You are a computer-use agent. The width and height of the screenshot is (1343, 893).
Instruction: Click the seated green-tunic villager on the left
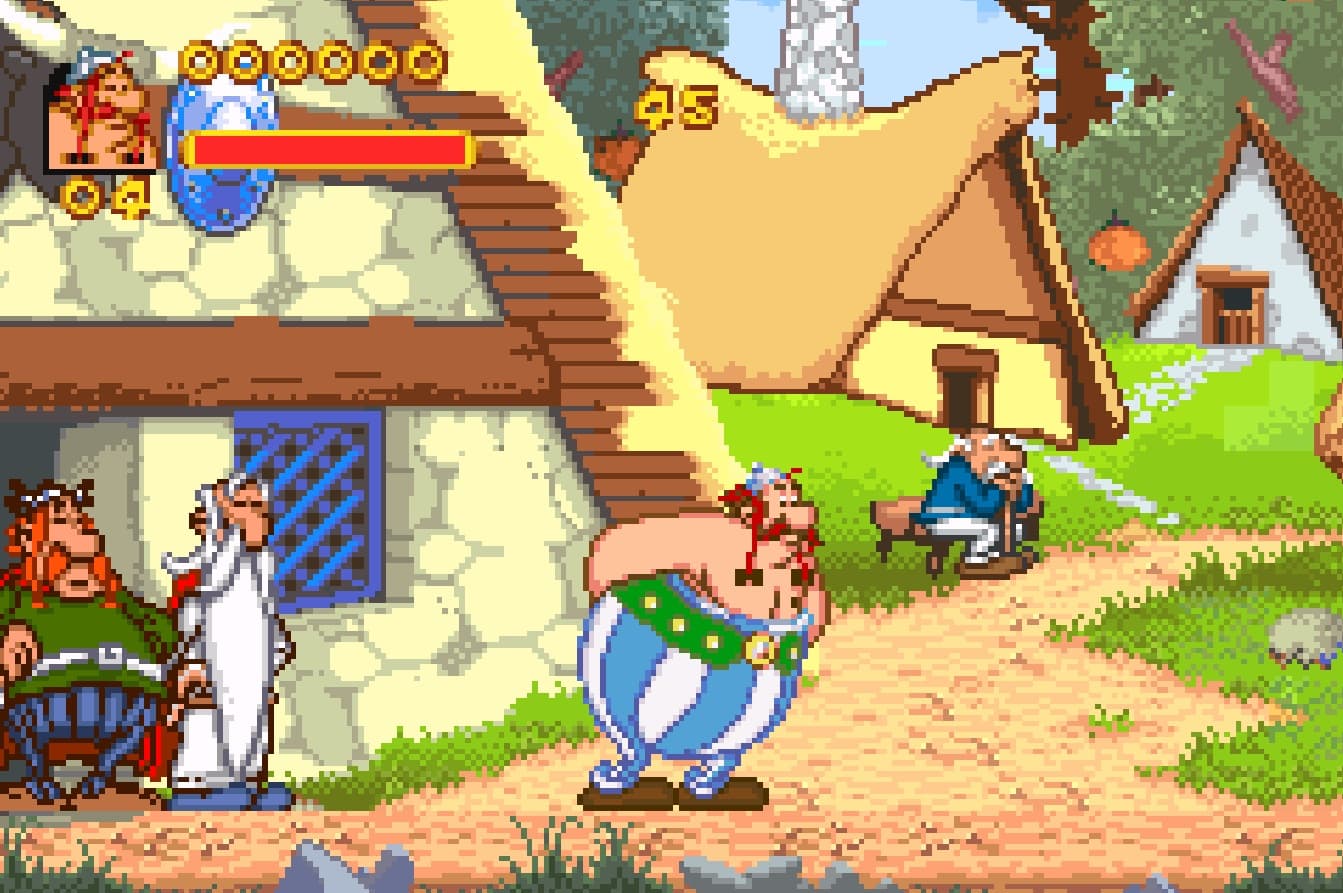[x=70, y=620]
